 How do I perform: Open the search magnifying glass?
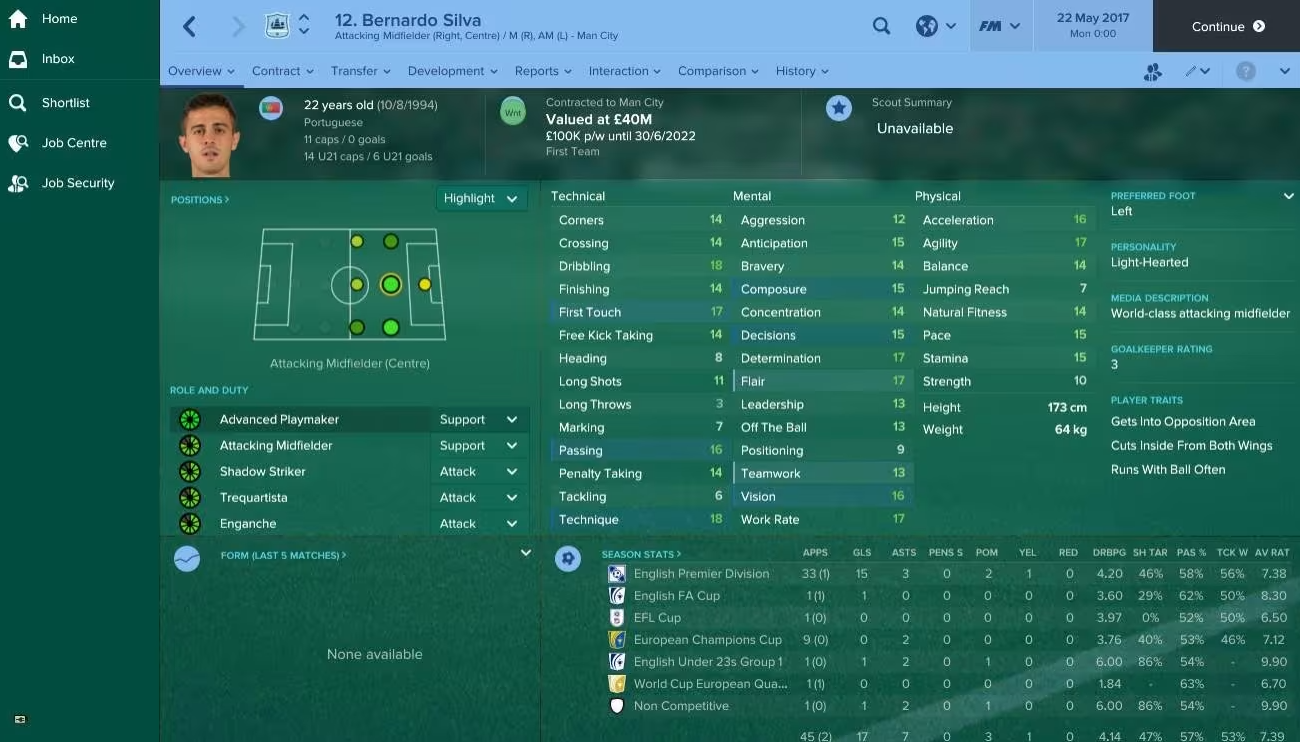click(x=881, y=26)
